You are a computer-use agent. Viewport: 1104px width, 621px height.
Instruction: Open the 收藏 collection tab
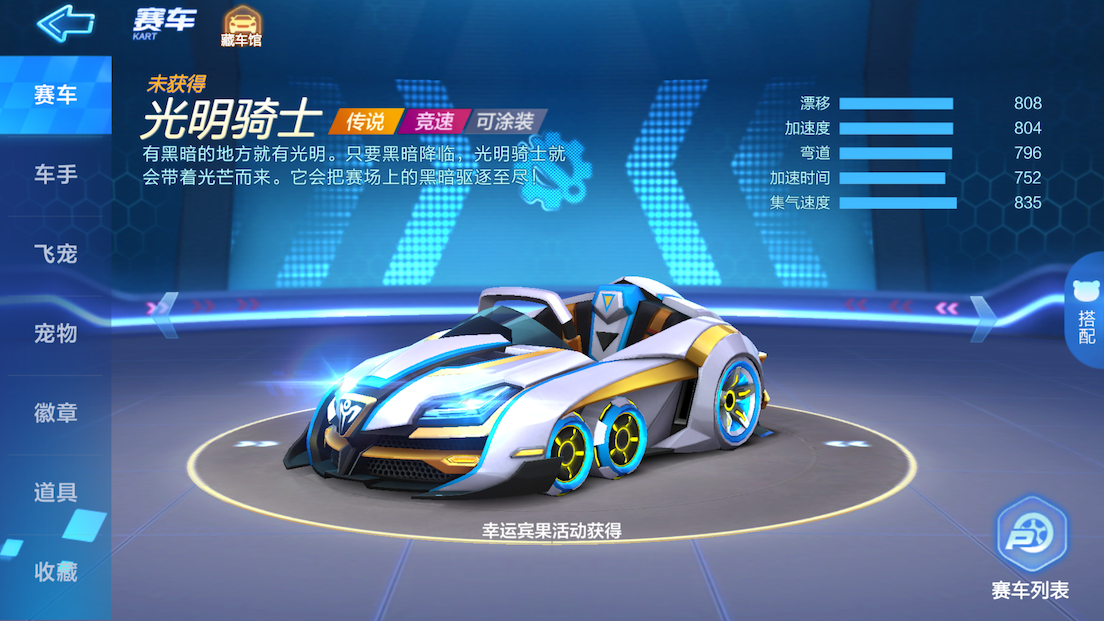point(56,572)
